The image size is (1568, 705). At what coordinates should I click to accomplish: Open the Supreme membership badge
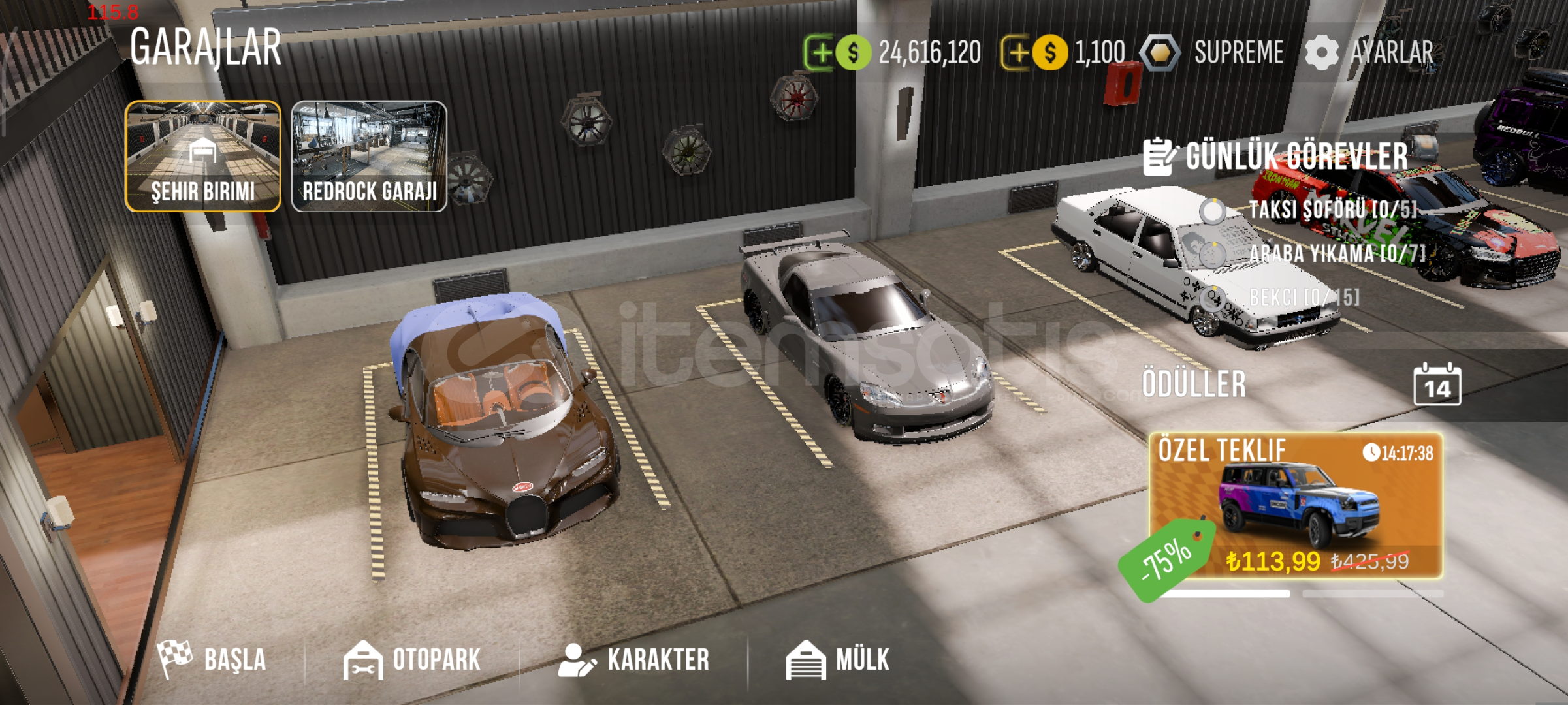[1213, 52]
